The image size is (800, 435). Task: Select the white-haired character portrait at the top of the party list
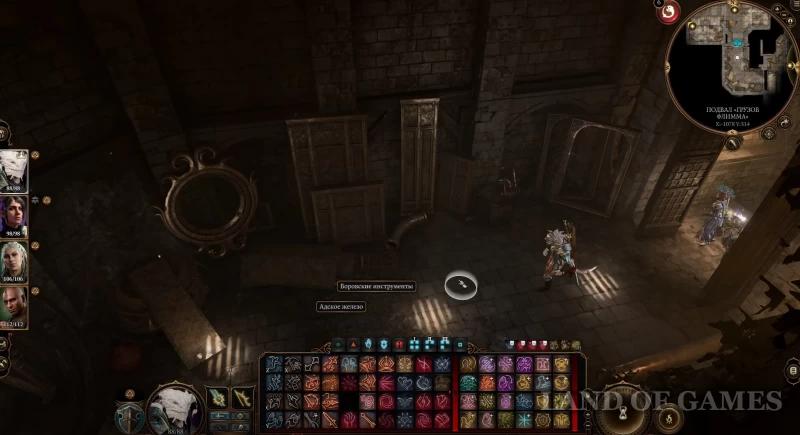pos(13,171)
